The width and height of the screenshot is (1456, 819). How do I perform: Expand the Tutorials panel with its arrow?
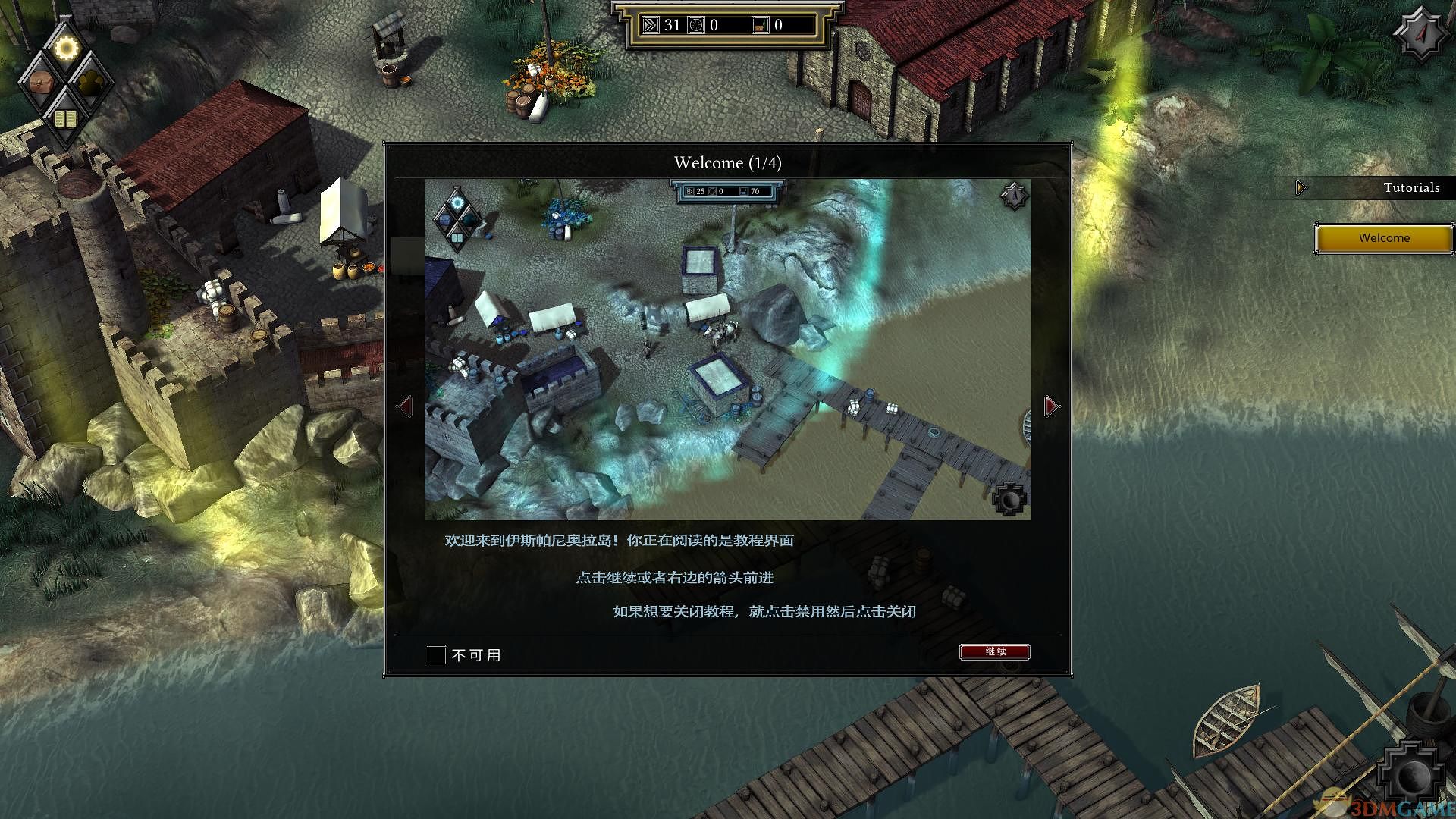tap(1300, 187)
